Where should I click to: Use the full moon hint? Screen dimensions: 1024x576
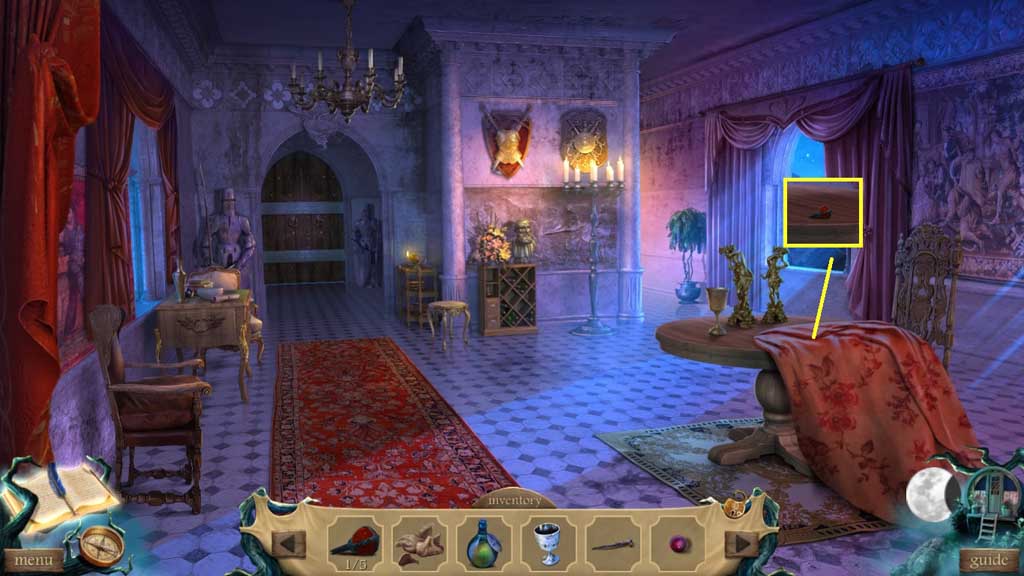coord(929,495)
